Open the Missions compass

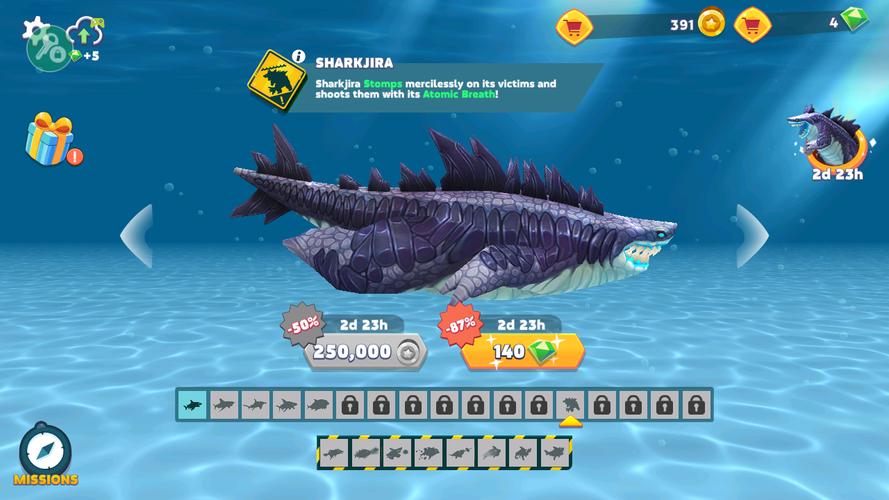point(45,454)
